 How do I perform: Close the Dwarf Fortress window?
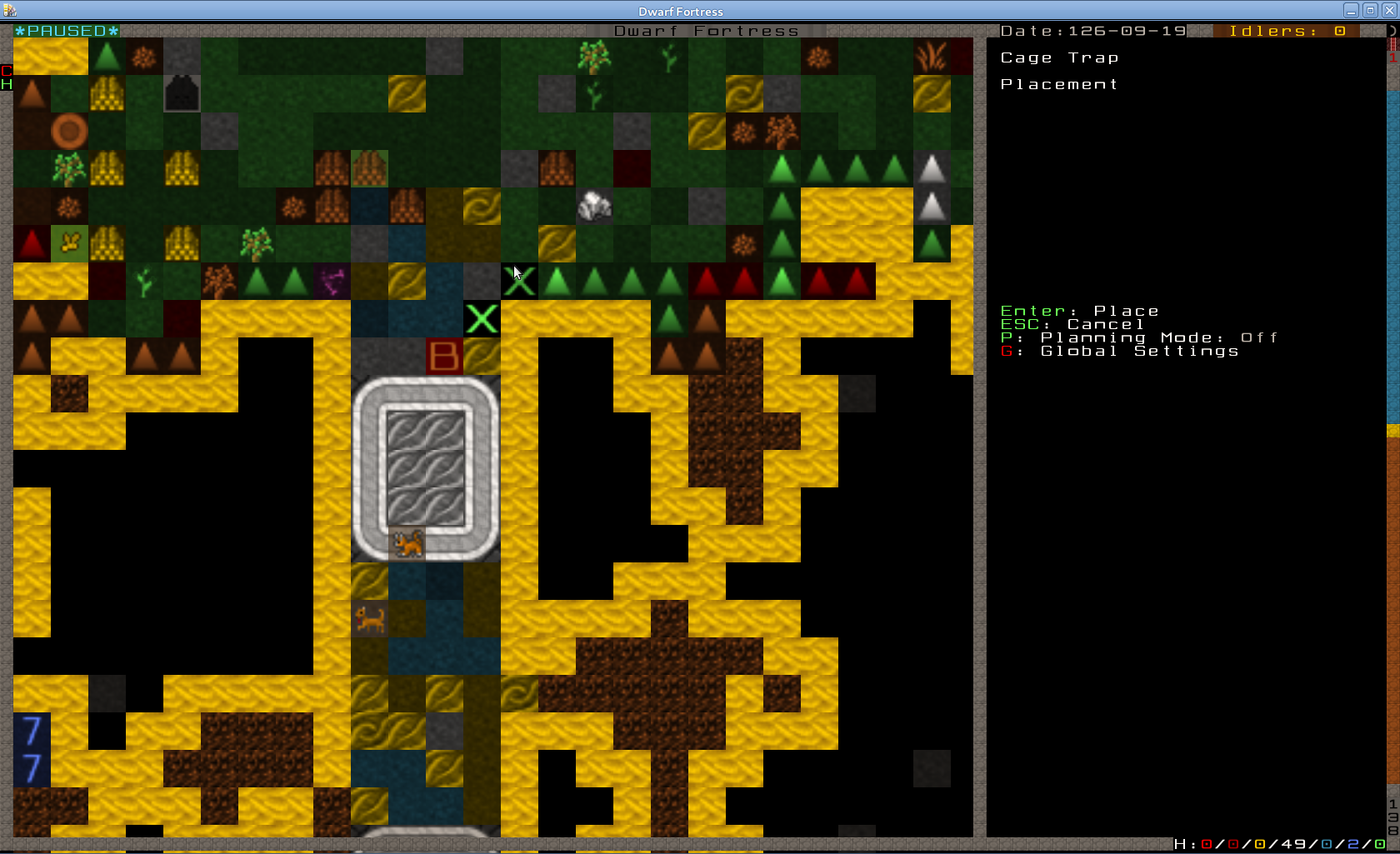click(1387, 11)
